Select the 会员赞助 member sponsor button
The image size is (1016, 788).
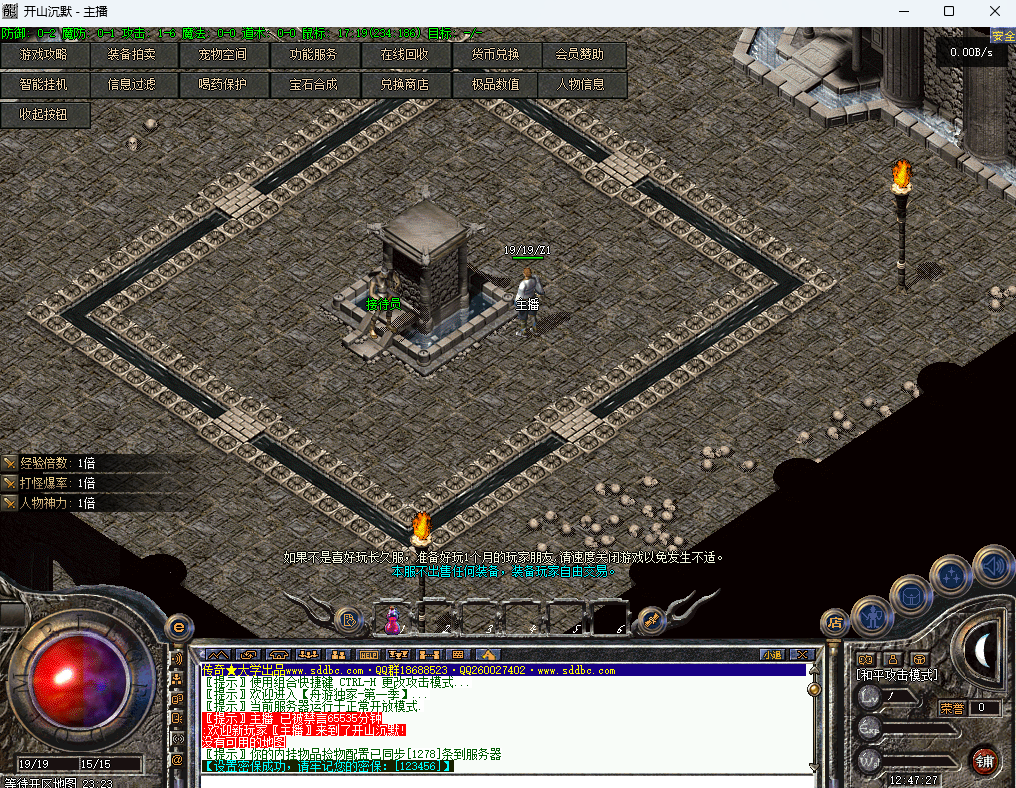point(583,55)
